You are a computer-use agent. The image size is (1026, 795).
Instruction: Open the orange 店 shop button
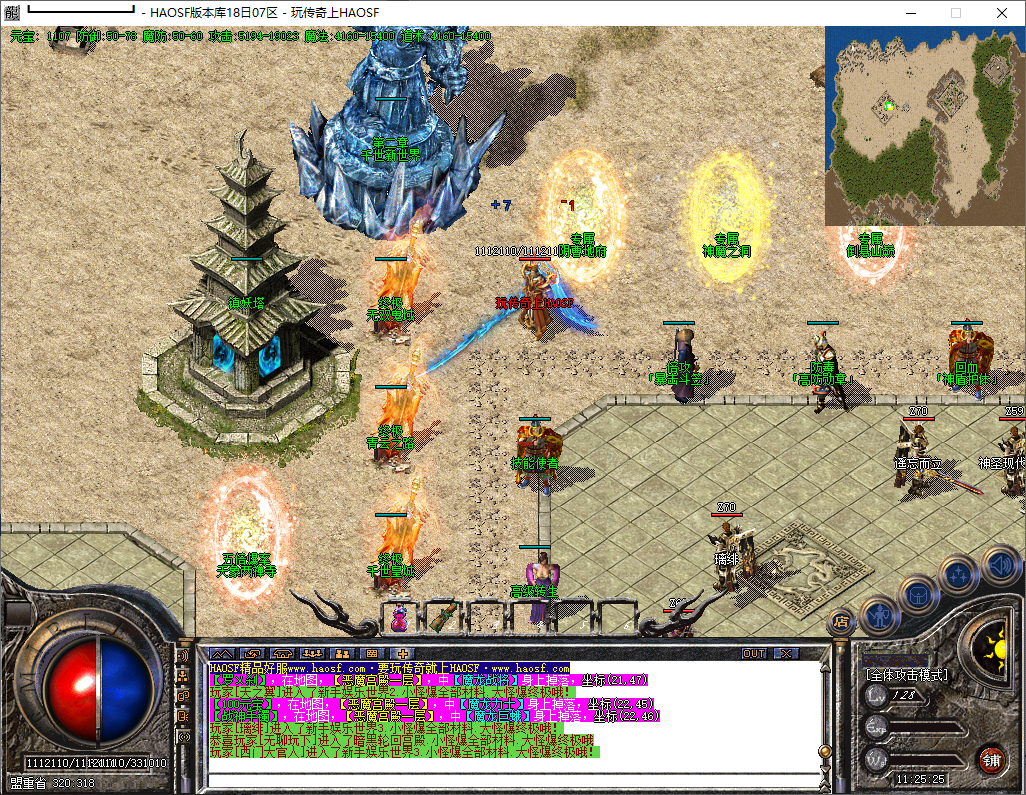(x=841, y=622)
